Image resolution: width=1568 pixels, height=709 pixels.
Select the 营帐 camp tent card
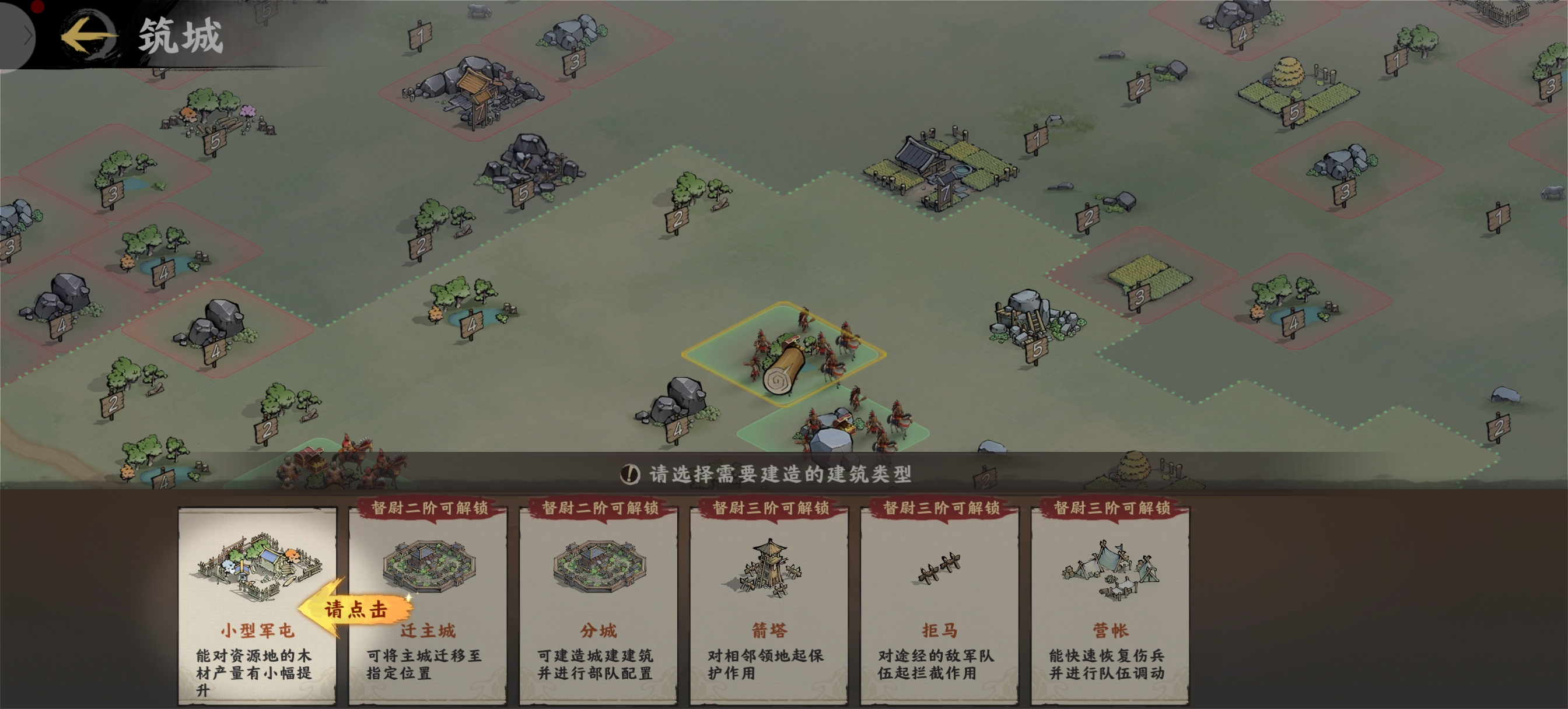click(1109, 605)
